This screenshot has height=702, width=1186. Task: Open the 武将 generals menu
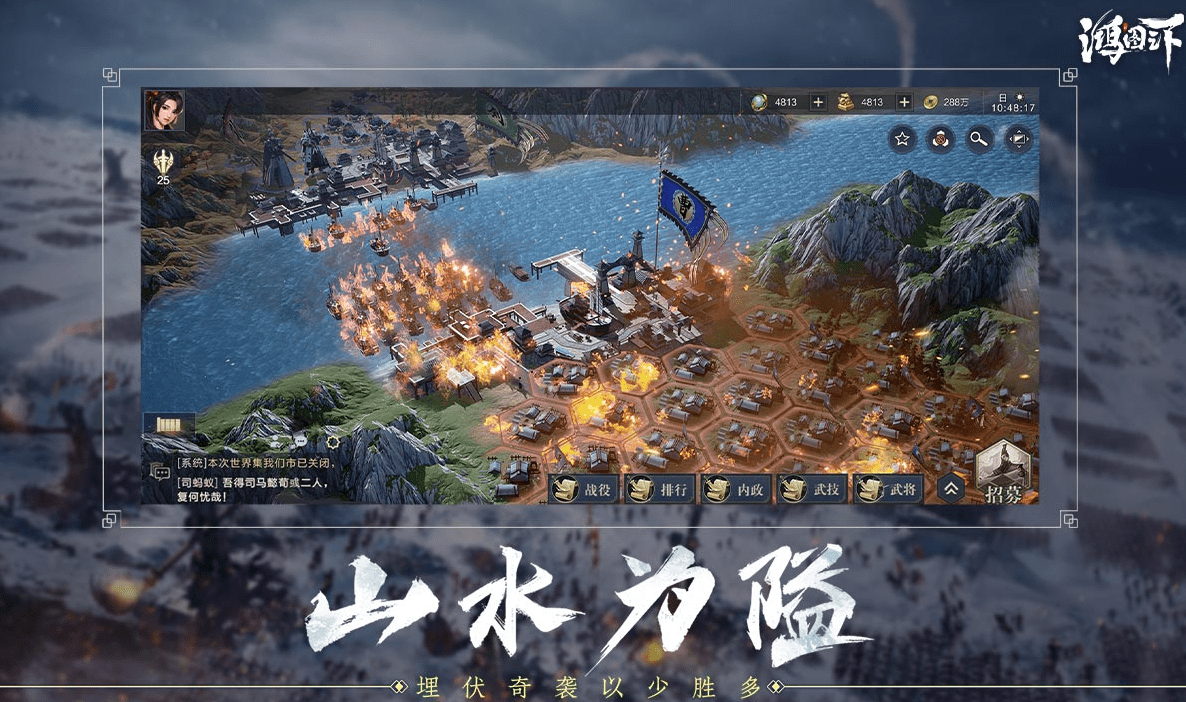(890, 489)
